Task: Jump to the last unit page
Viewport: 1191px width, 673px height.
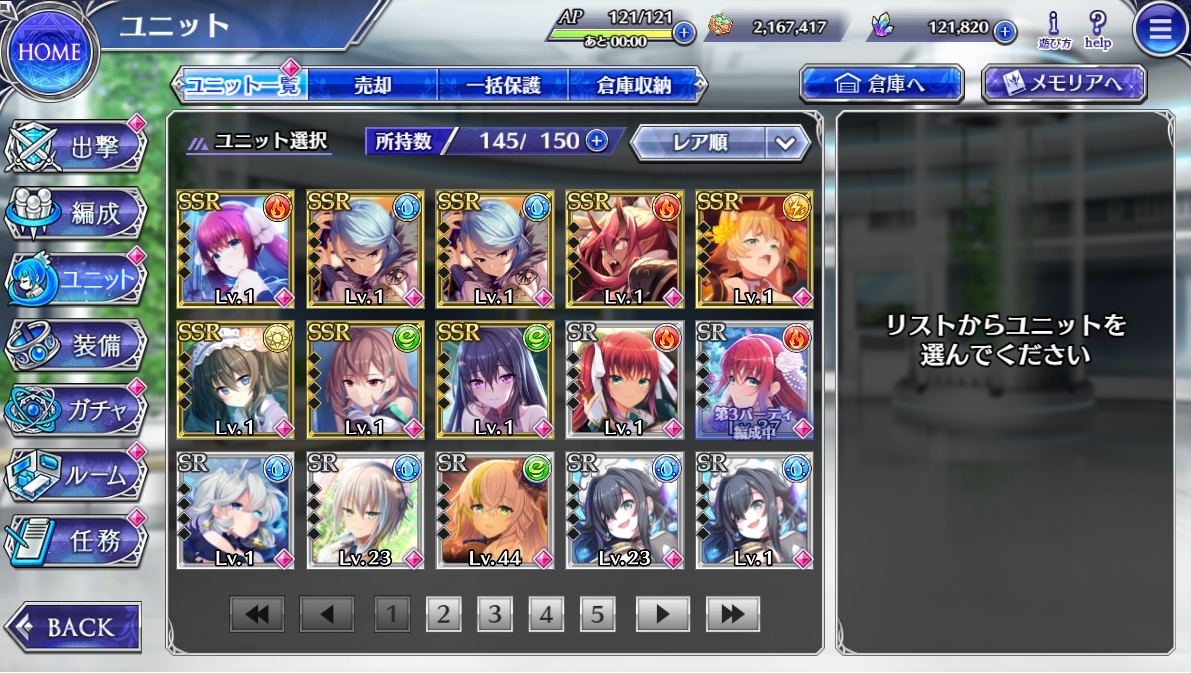Action: [x=732, y=614]
